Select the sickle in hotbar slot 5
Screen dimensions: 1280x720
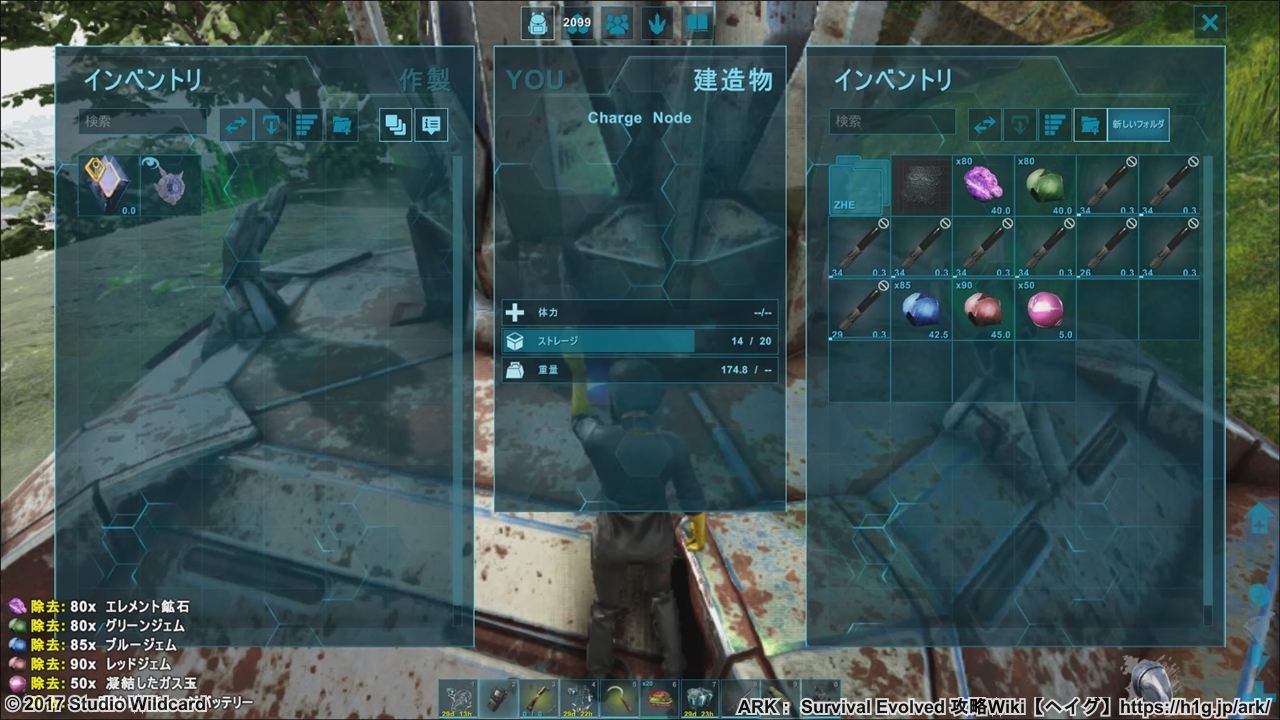coord(618,699)
